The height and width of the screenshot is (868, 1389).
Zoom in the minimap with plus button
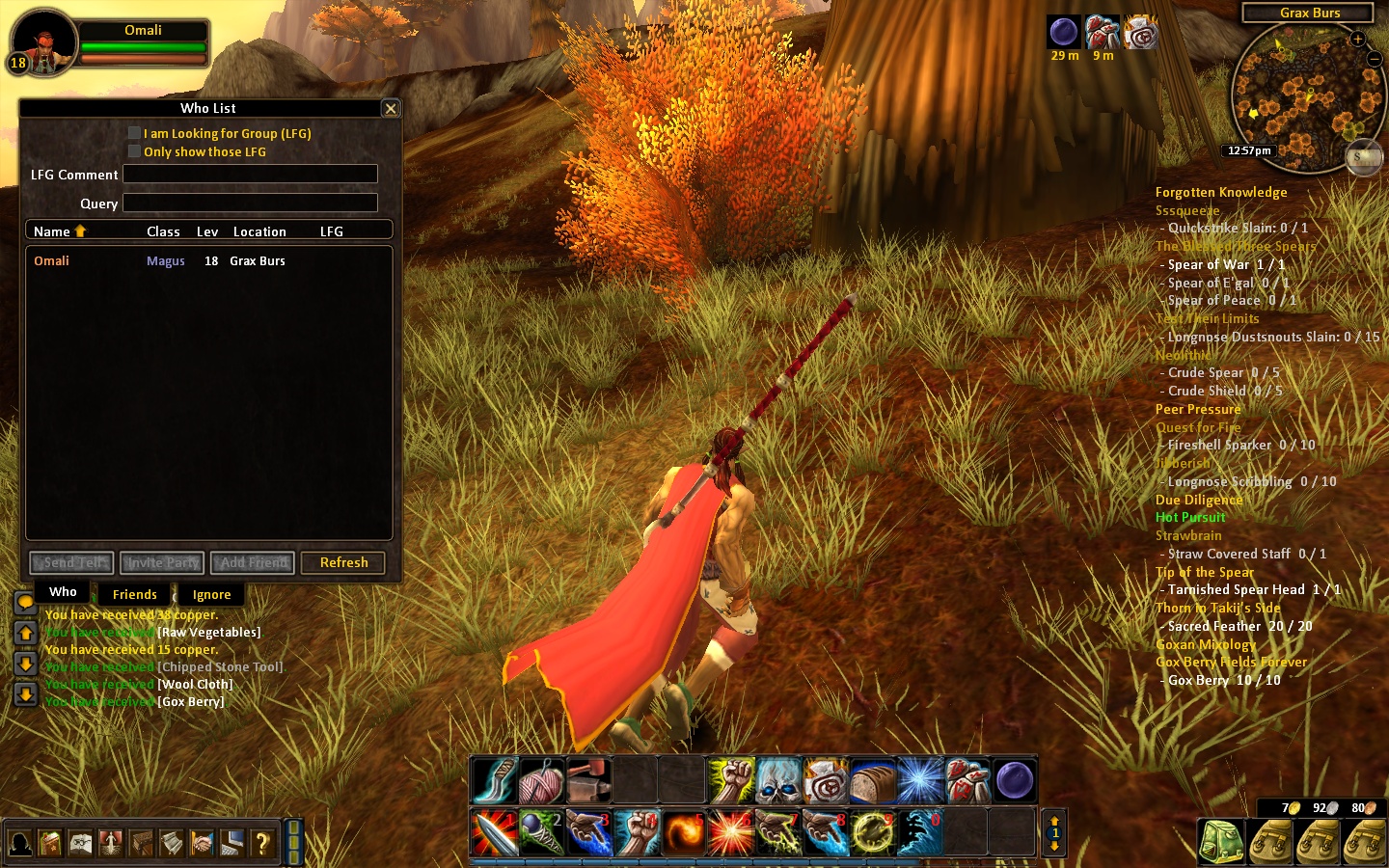click(x=1357, y=40)
